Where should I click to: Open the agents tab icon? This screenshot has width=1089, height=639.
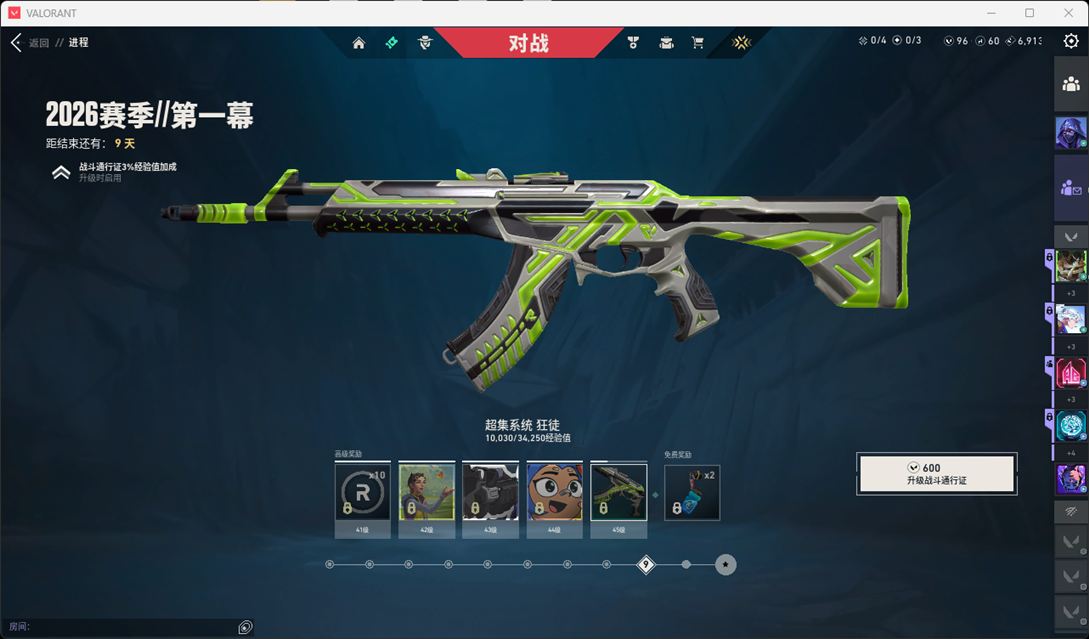(425, 43)
